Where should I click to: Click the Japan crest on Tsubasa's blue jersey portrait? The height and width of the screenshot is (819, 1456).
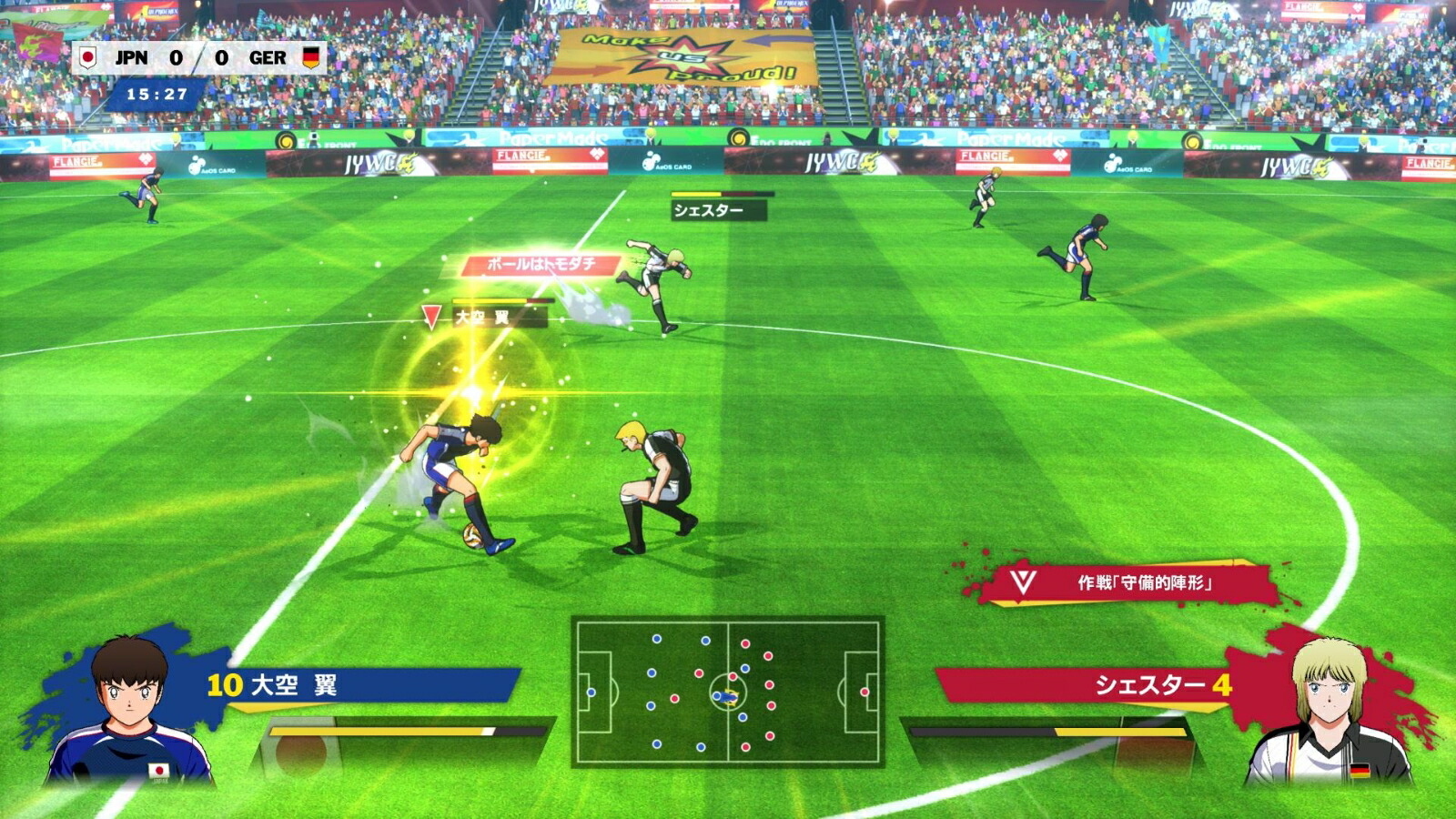click(x=157, y=769)
